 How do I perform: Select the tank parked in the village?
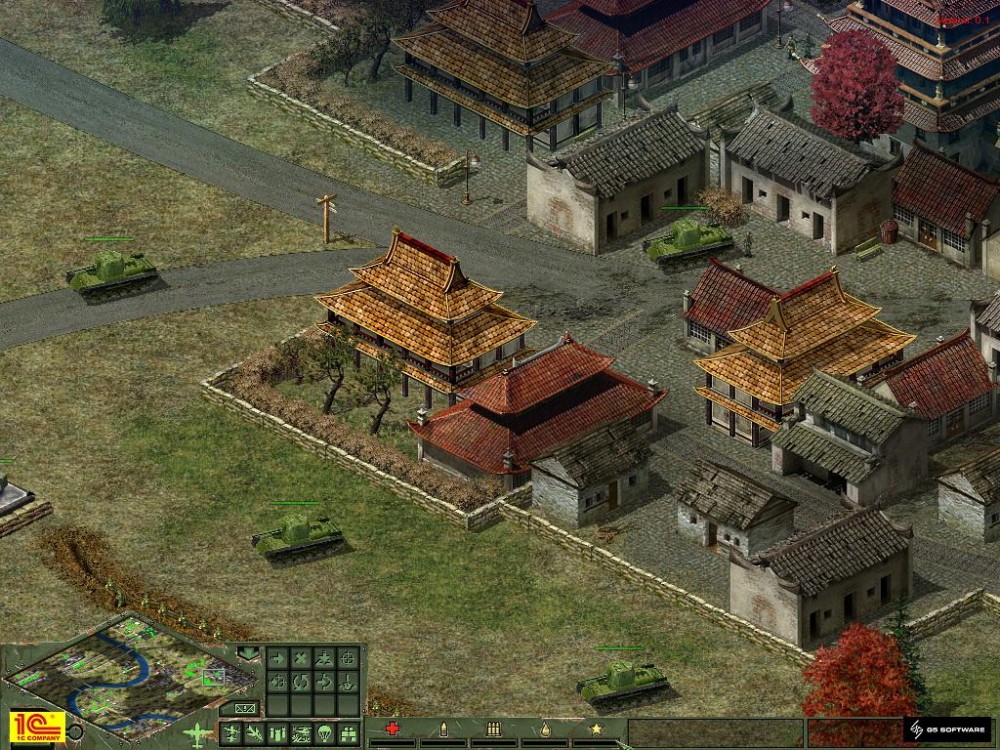tap(688, 240)
